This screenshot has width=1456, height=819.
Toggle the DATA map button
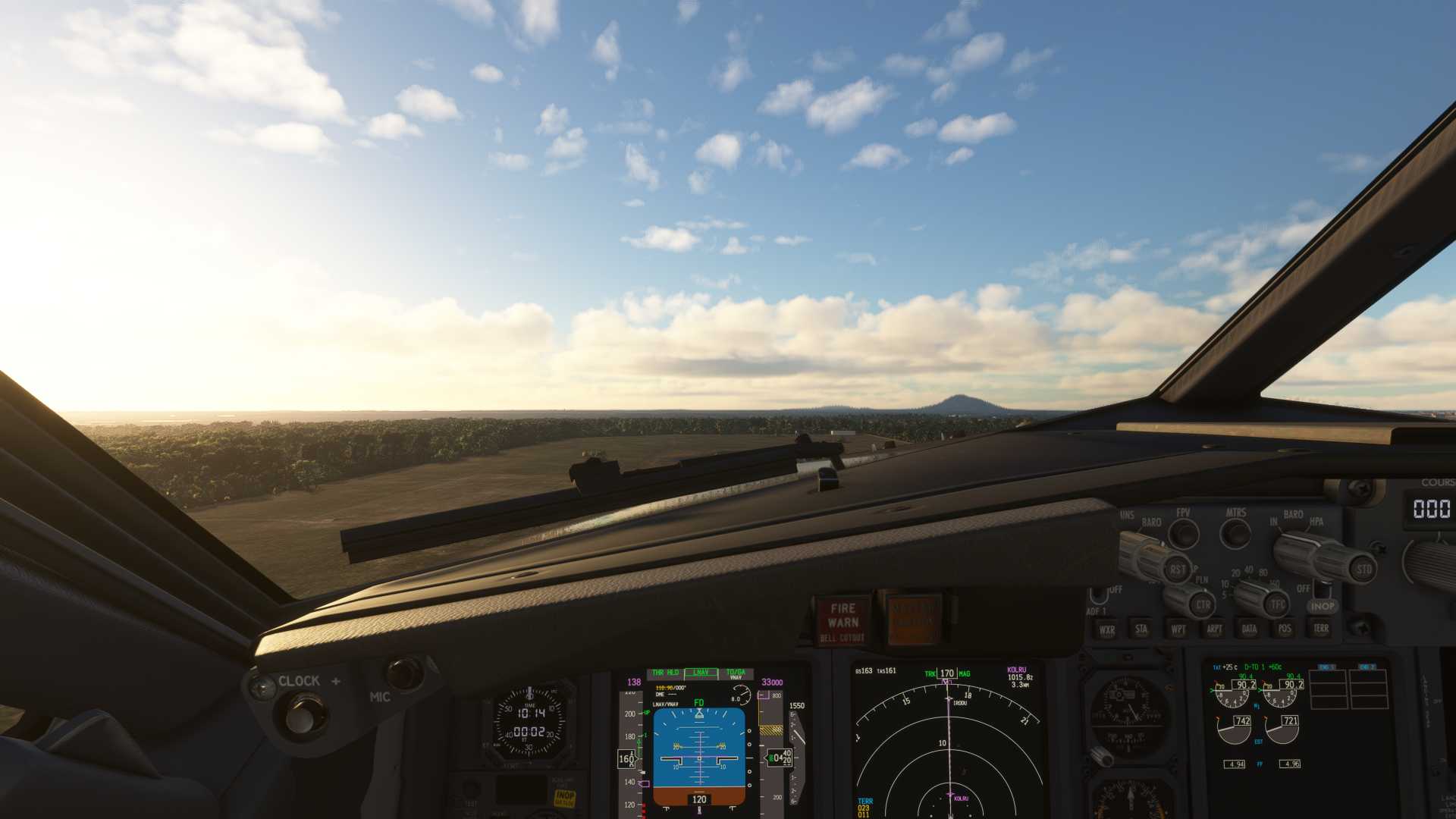pos(1249,629)
